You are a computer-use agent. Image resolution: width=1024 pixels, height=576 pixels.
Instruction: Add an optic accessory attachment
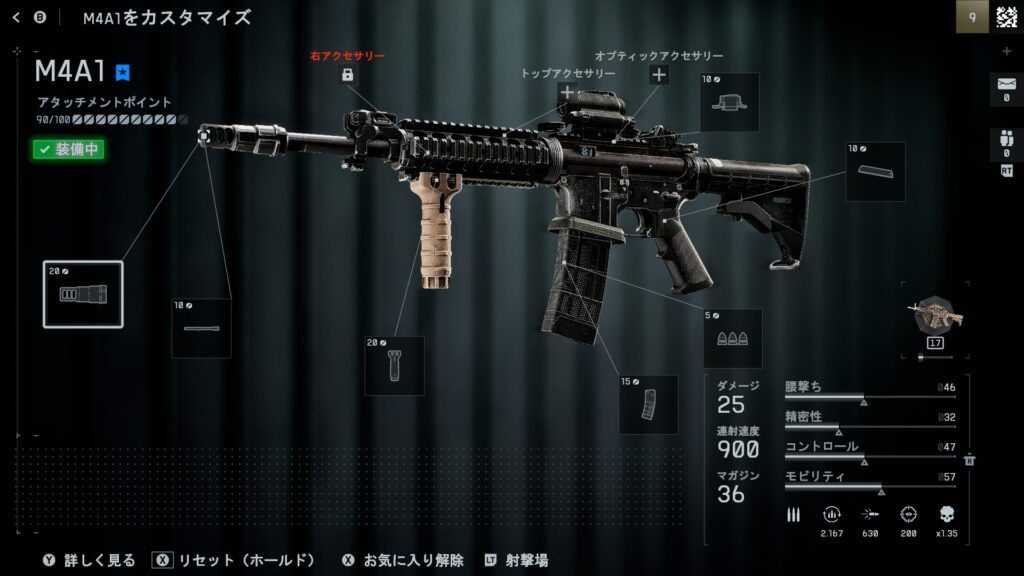tap(659, 75)
